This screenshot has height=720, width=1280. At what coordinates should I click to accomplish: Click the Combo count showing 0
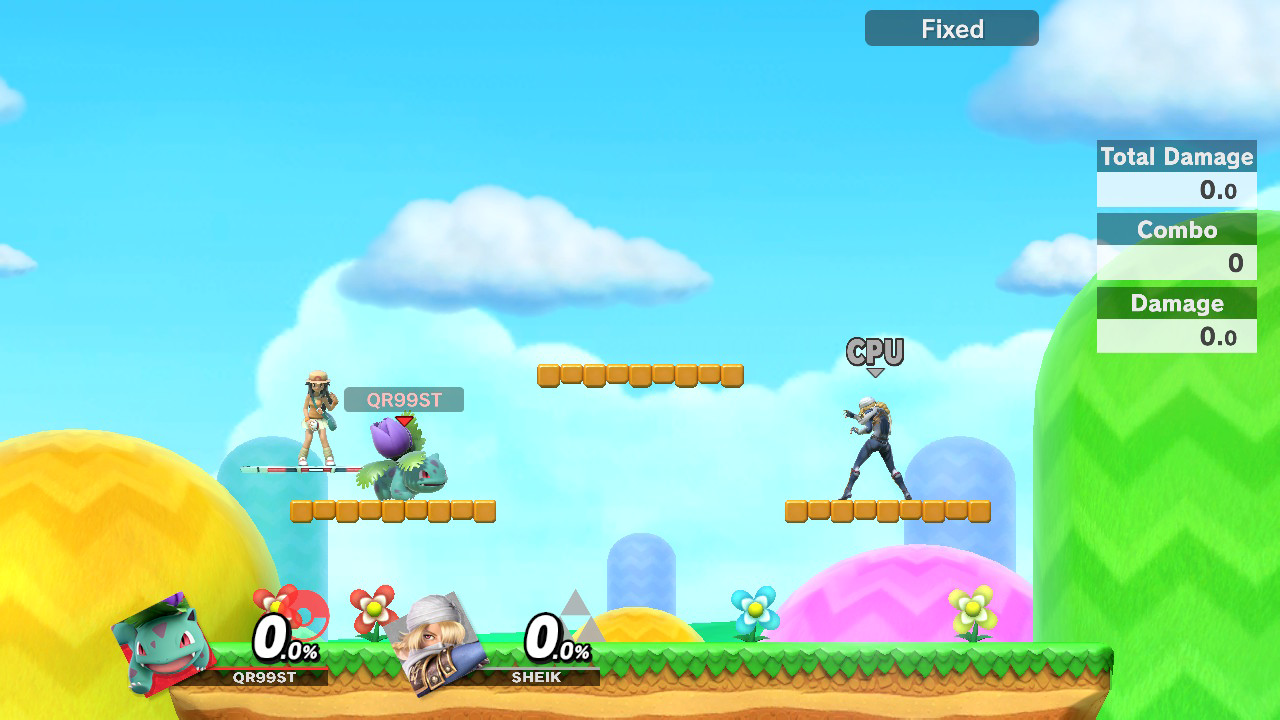point(1234,262)
